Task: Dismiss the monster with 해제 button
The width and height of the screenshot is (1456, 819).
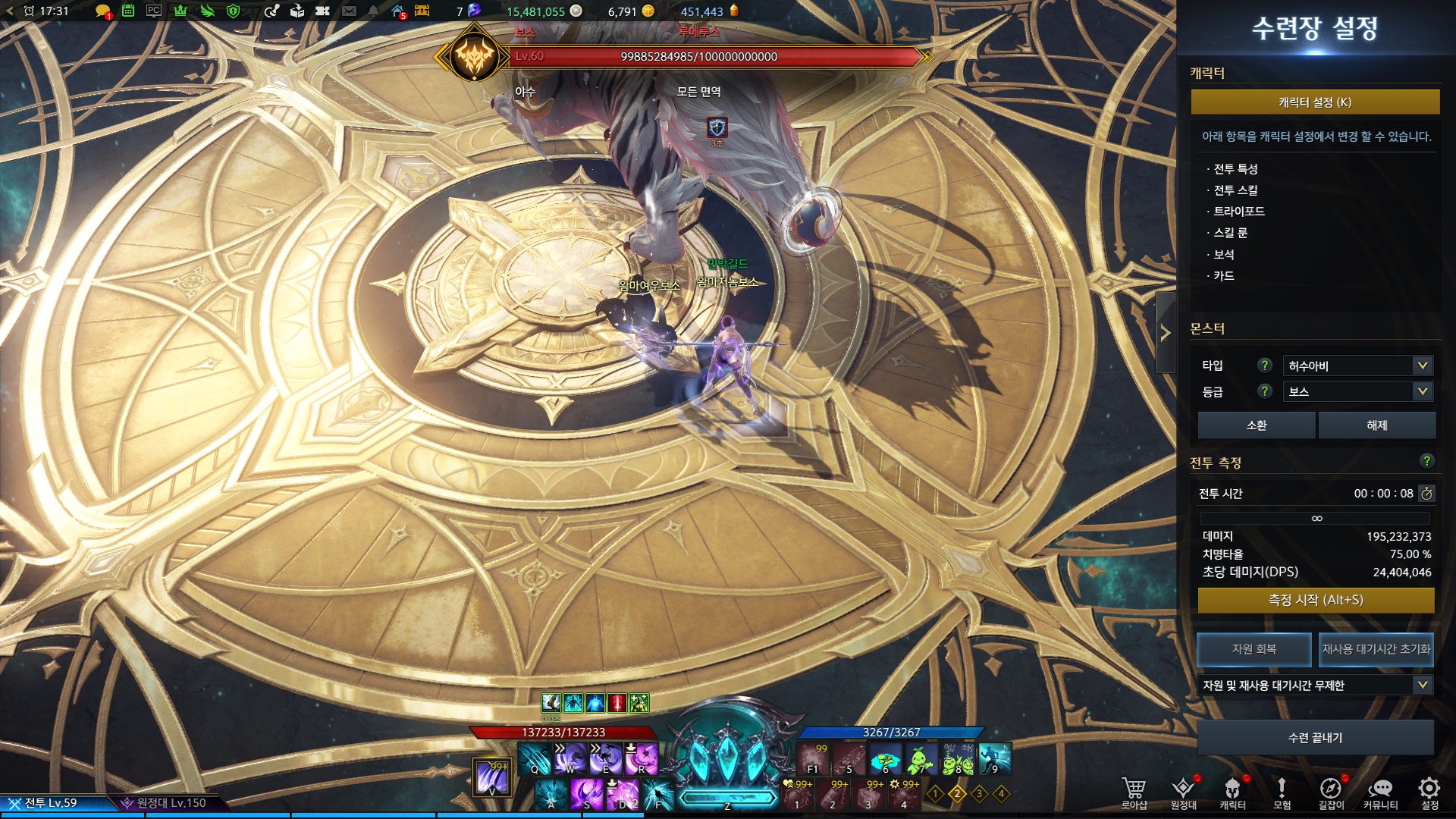Action: tap(1376, 425)
